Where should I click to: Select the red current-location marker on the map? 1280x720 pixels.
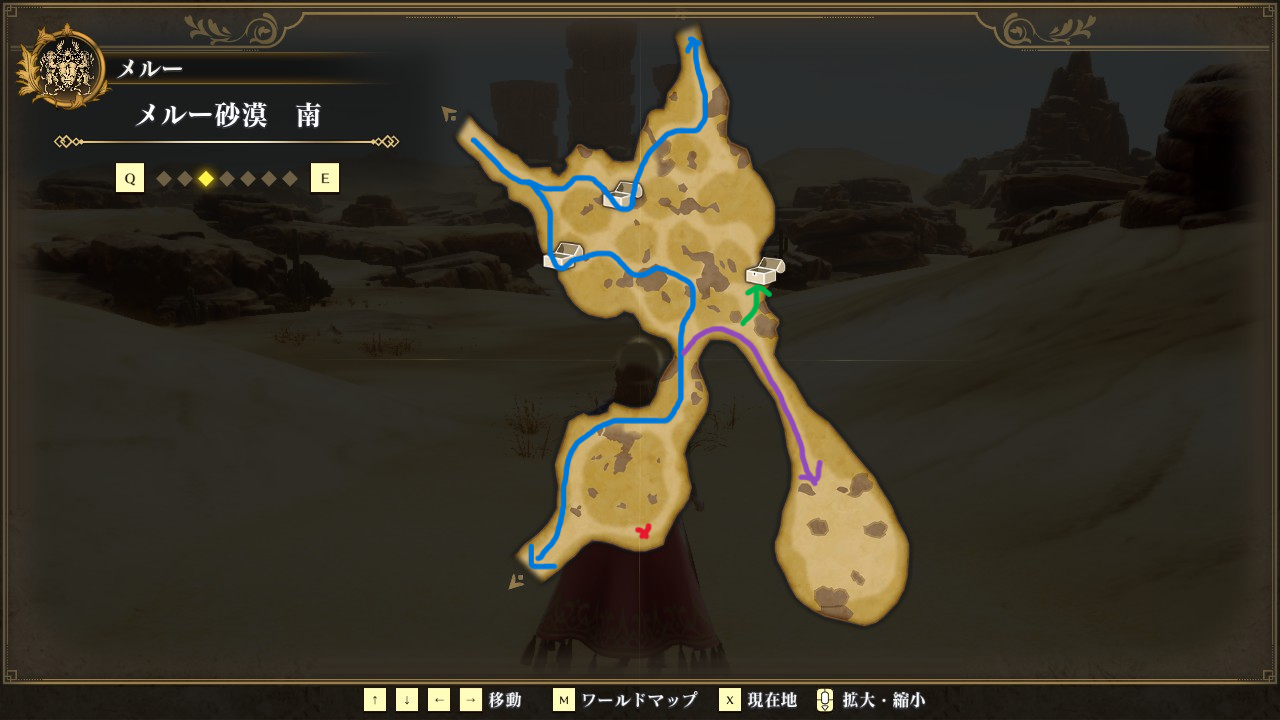click(x=643, y=532)
